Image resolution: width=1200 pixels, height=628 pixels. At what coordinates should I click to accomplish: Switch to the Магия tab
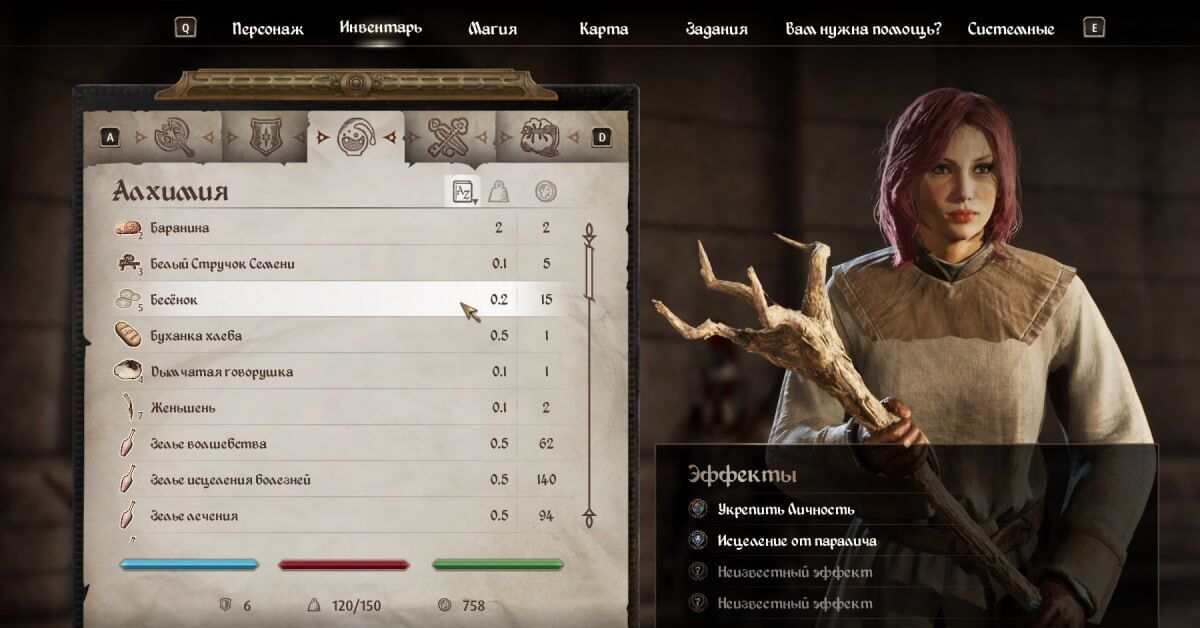493,29
